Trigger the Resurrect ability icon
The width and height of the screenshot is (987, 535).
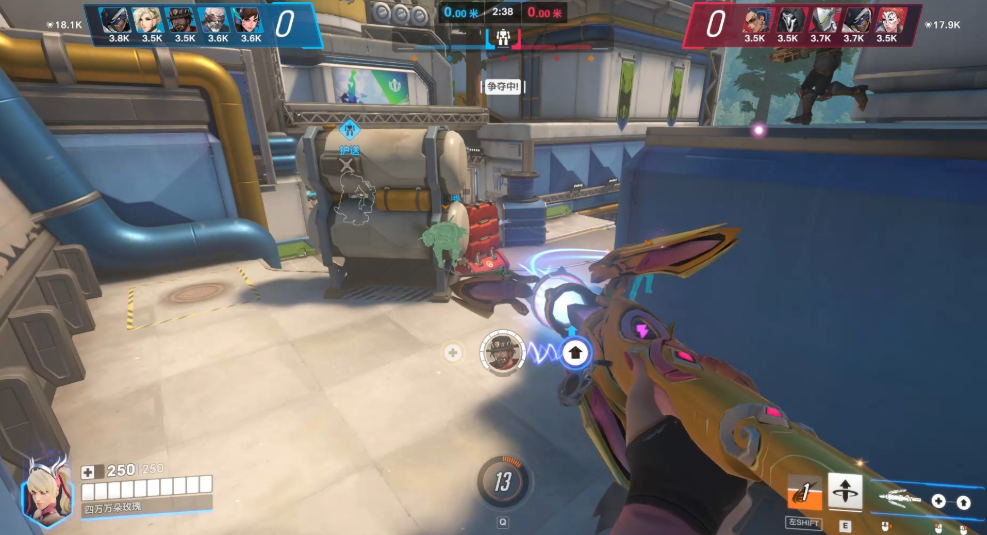pos(845,492)
